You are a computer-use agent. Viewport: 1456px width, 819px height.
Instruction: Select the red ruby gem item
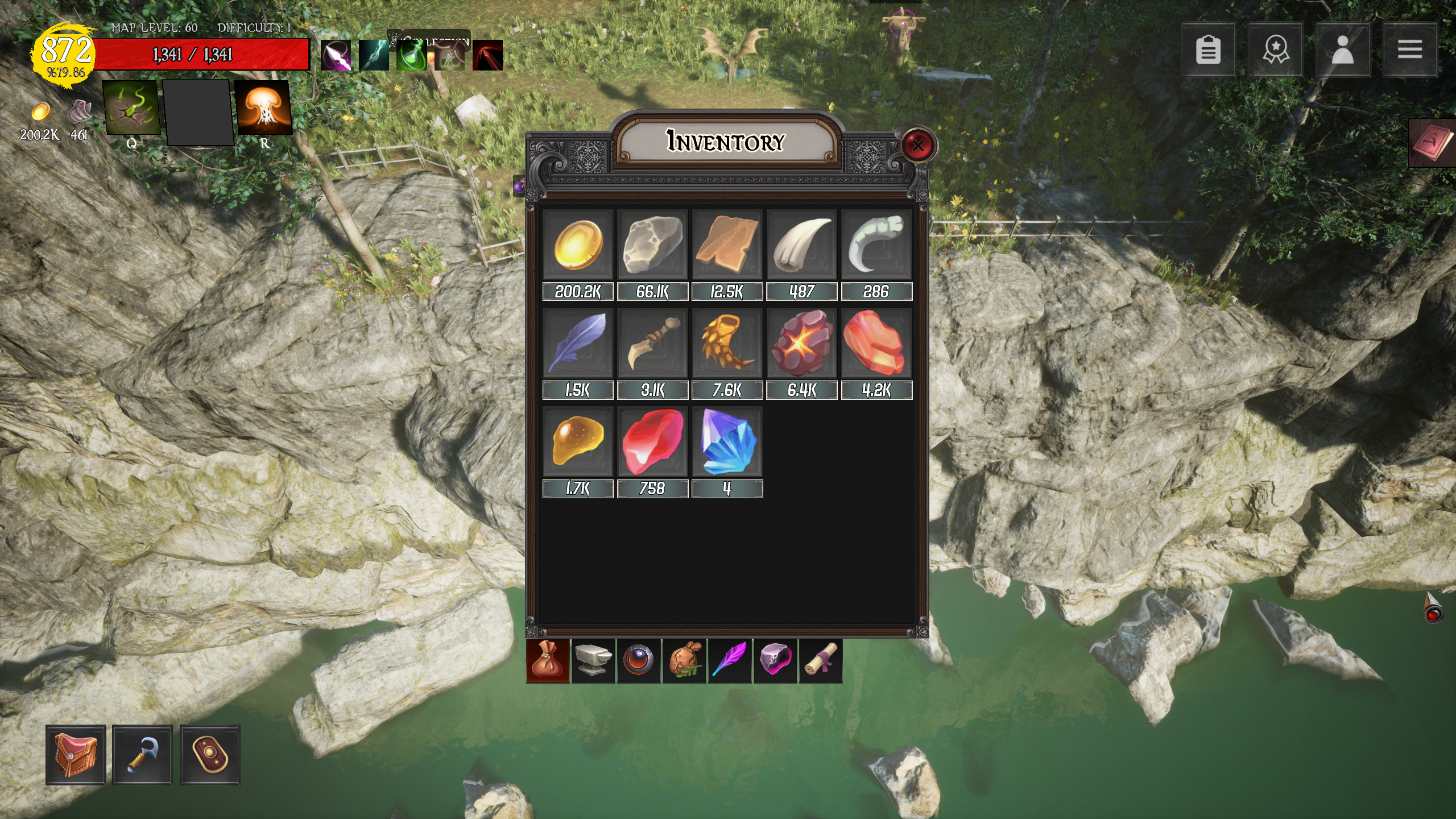652,442
